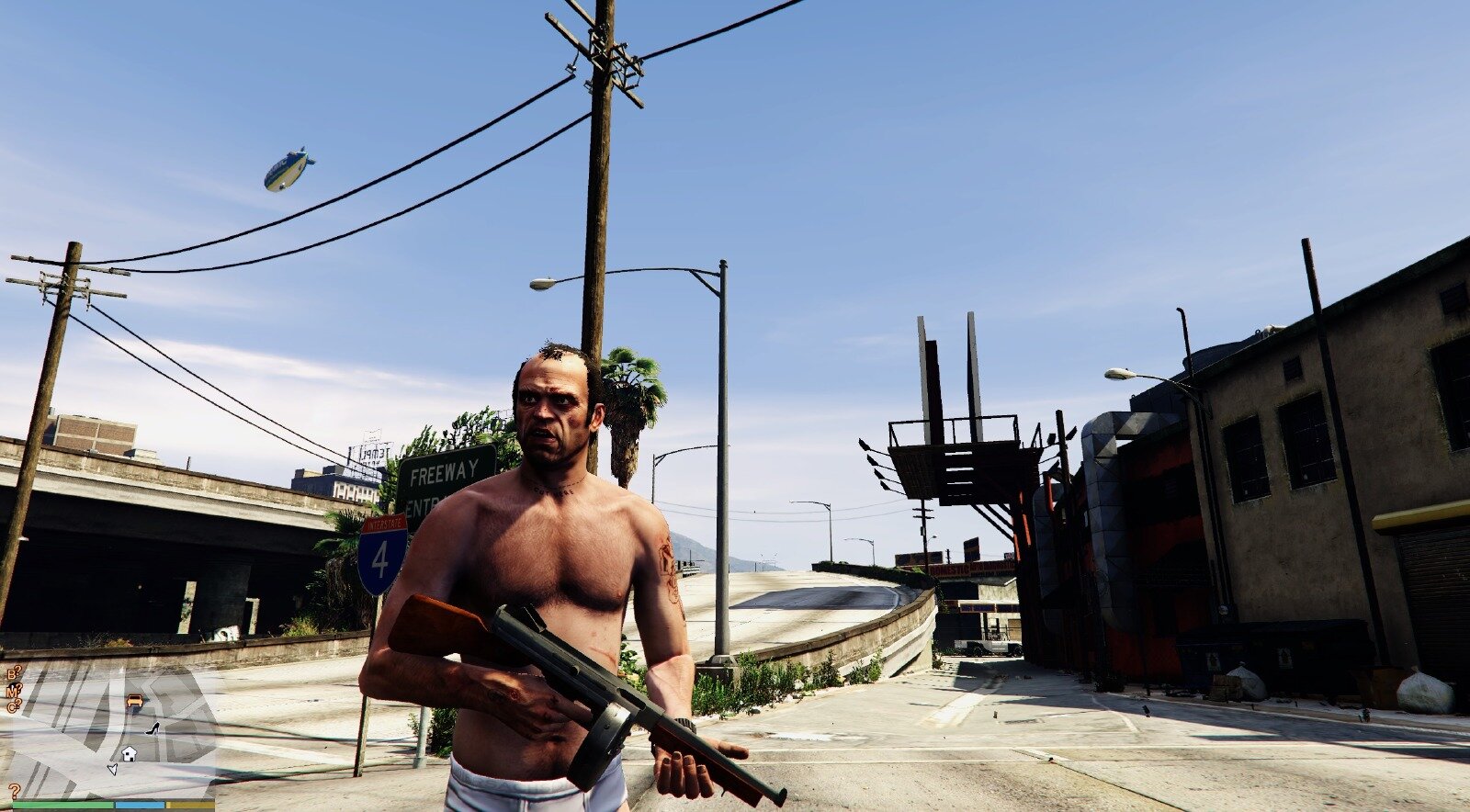Select the B? stranger mission blip
This screenshot has height=812, width=1470.
click(14, 673)
